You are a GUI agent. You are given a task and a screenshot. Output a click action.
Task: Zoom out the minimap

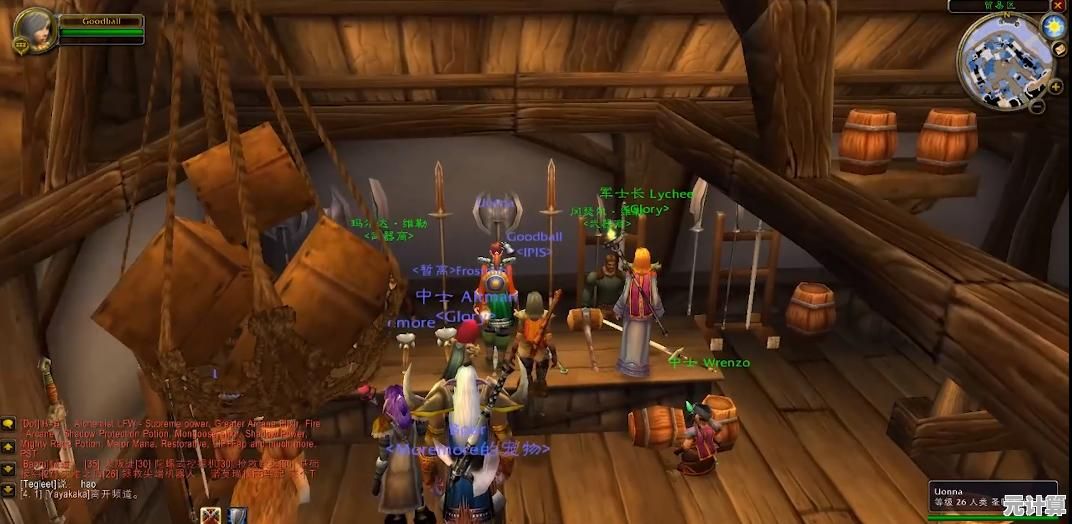(x=1039, y=104)
